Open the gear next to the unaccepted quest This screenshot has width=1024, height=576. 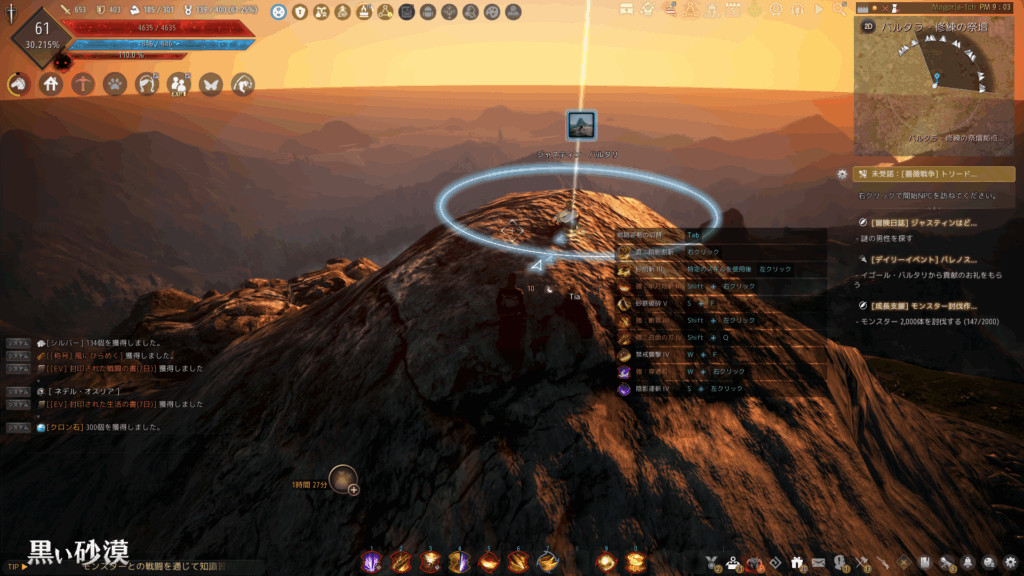coord(842,174)
